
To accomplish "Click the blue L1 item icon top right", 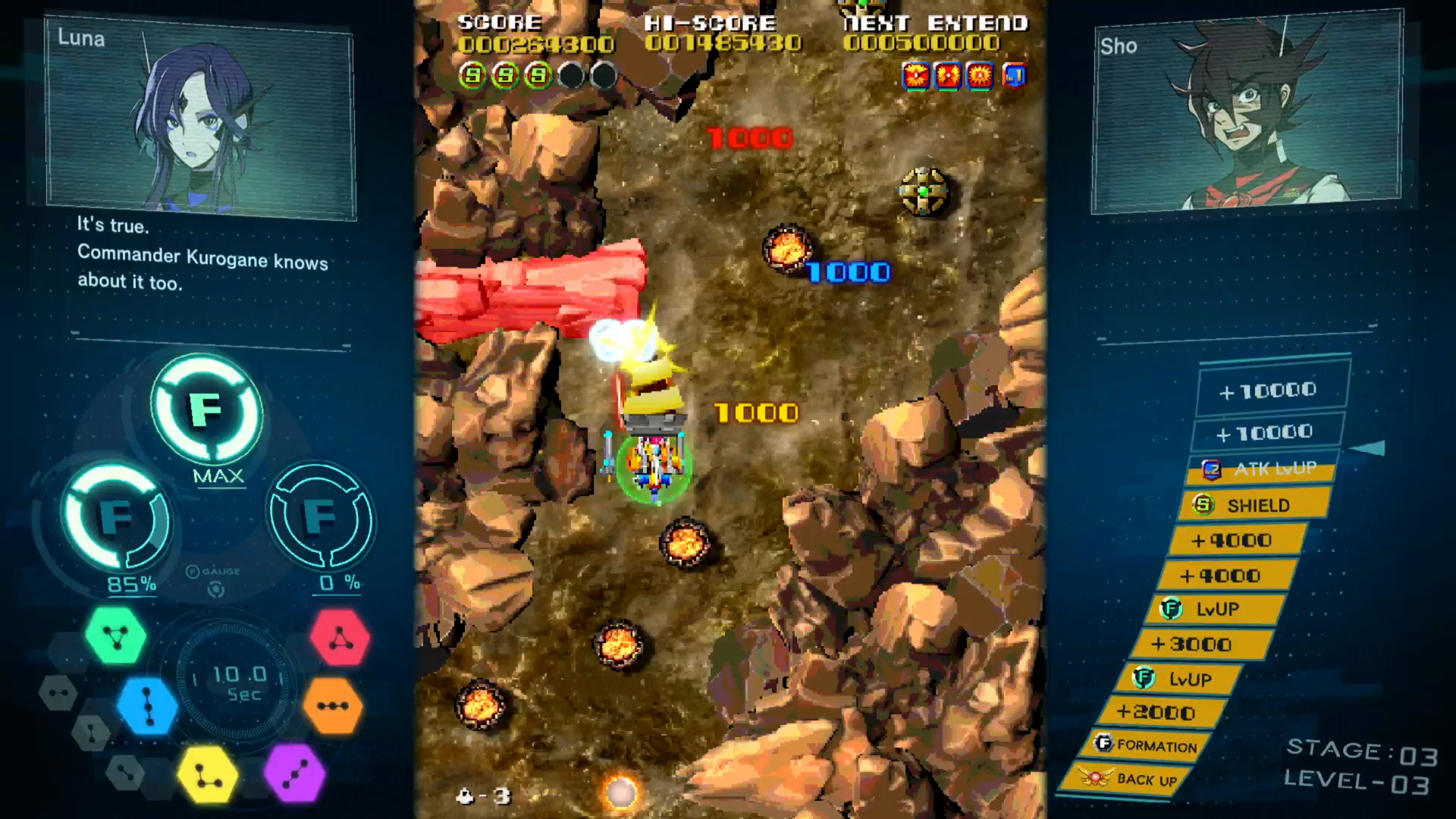I will [x=1014, y=76].
